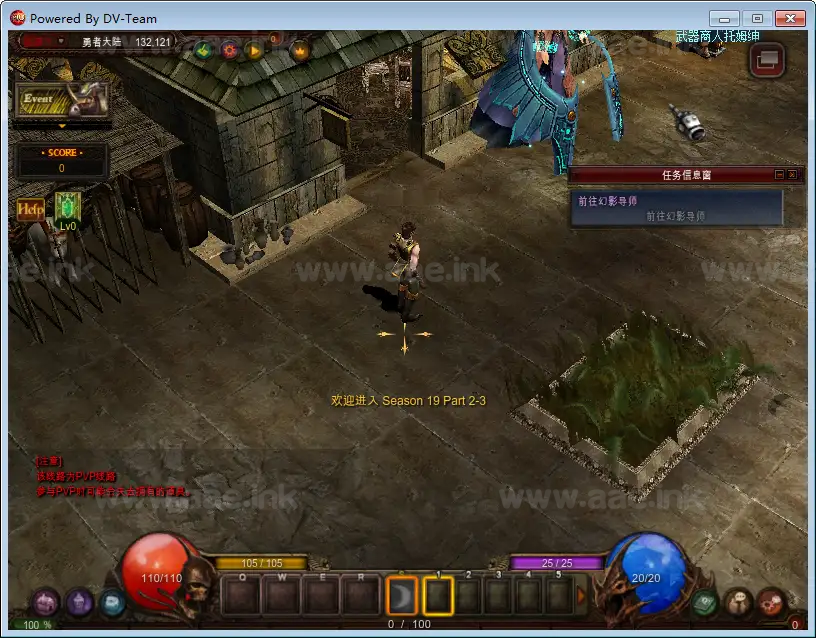816x638 pixels.
Task: Click the Help button
Action: tap(30, 209)
